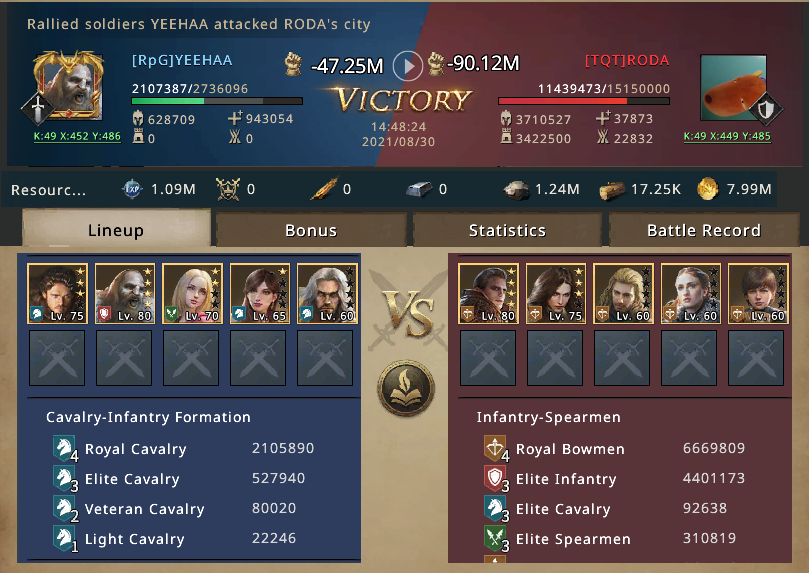This screenshot has width=809, height=573.
Task: Select attacker's Lv. 70 blonde commander portrait
Action: pos(192,294)
